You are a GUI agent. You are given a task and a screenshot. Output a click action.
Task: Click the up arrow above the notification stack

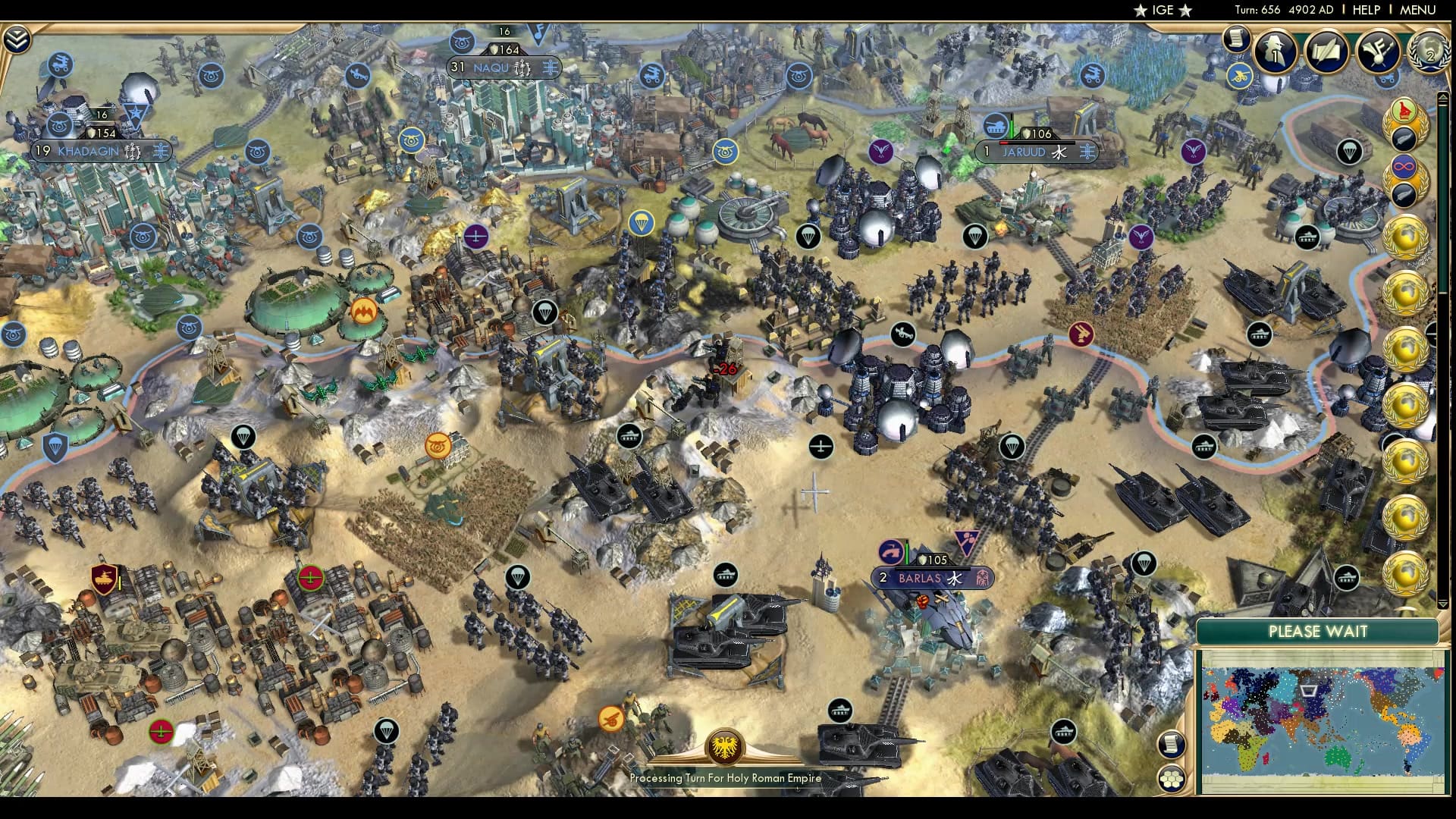tap(1443, 97)
